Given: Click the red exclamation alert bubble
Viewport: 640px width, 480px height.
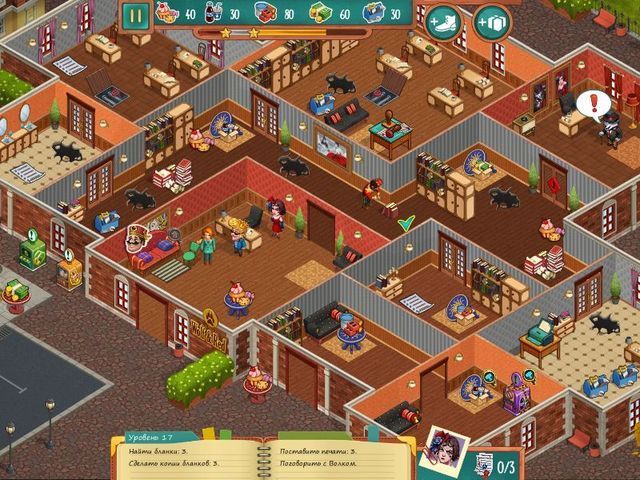Looking at the screenshot, I should [592, 101].
